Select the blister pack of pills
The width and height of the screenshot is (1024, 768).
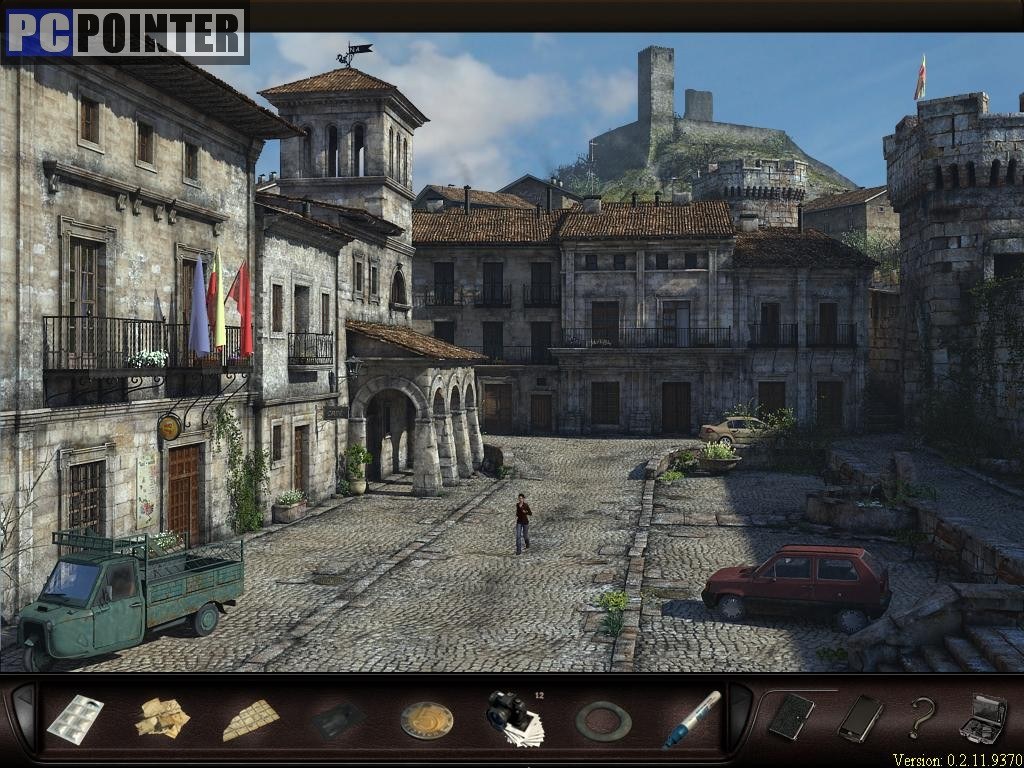pyautogui.click(x=75, y=718)
